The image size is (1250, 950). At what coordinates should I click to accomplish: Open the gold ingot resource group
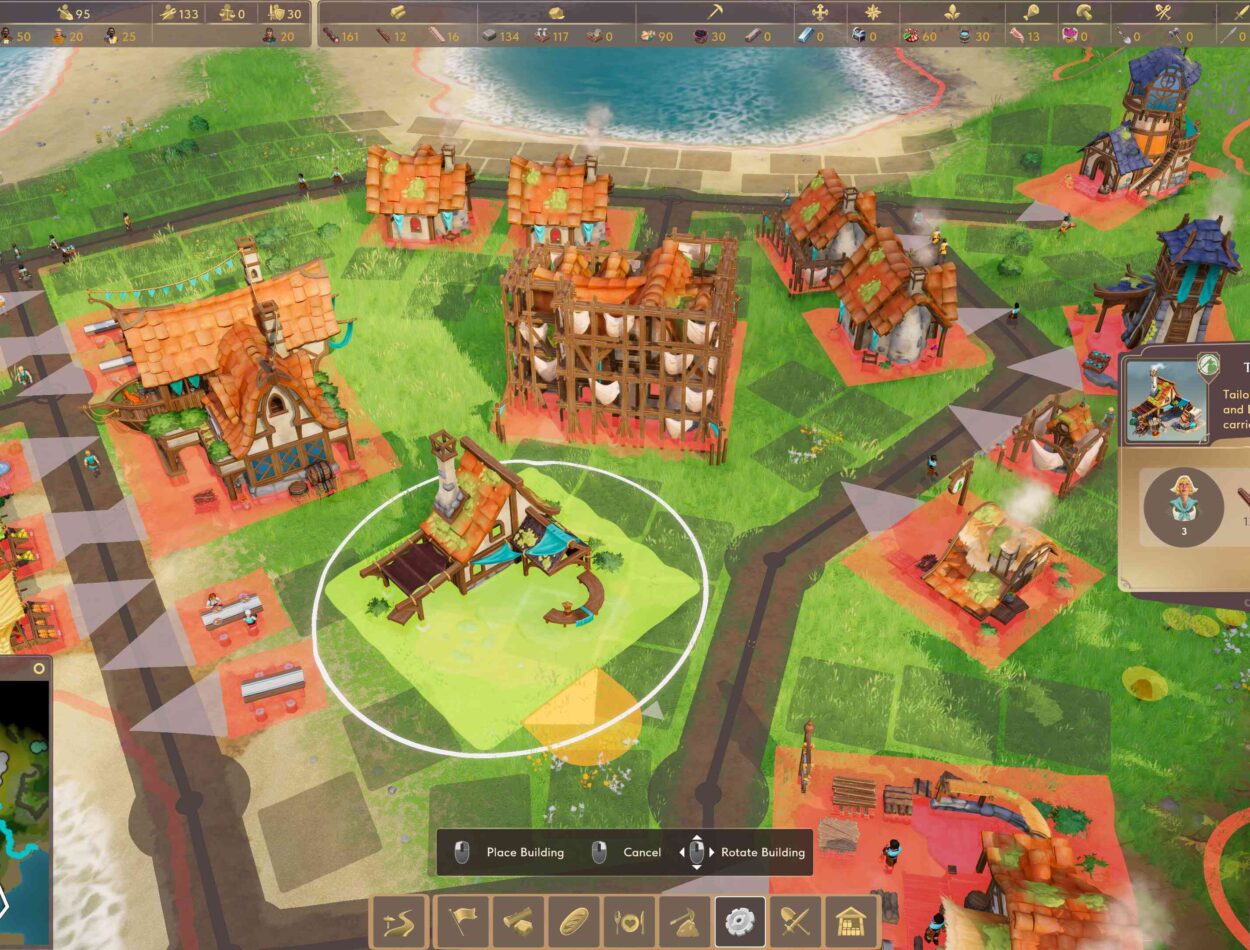coord(398,13)
